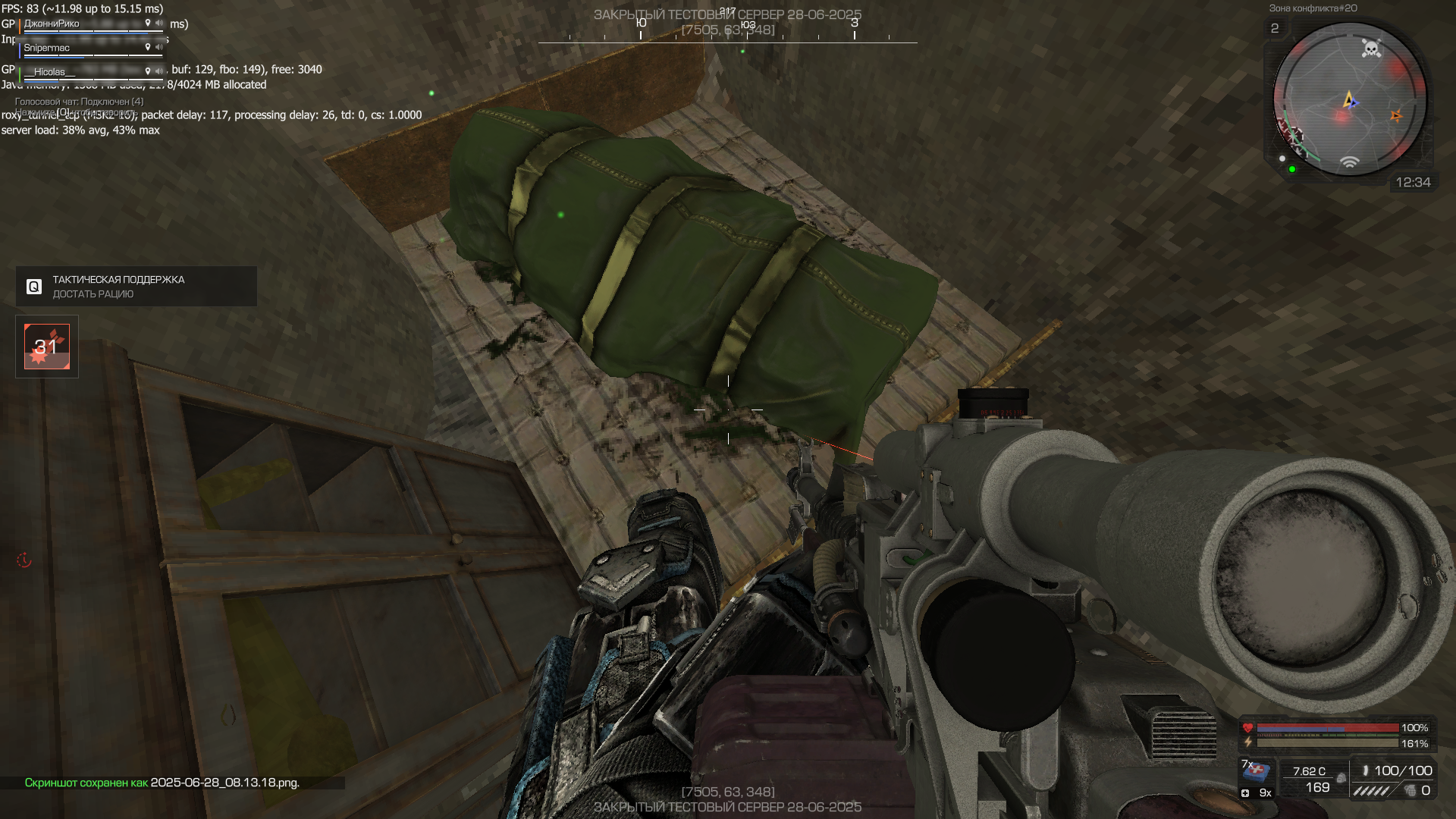The width and height of the screenshot is (1456, 819).
Task: Click the location pin beside ДжонниРико
Action: (x=148, y=24)
